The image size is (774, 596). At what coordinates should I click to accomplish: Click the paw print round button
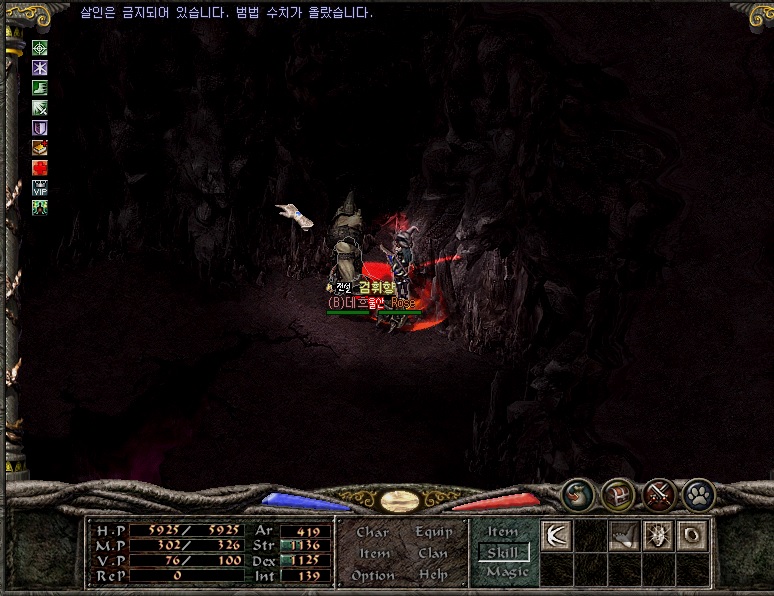697,494
